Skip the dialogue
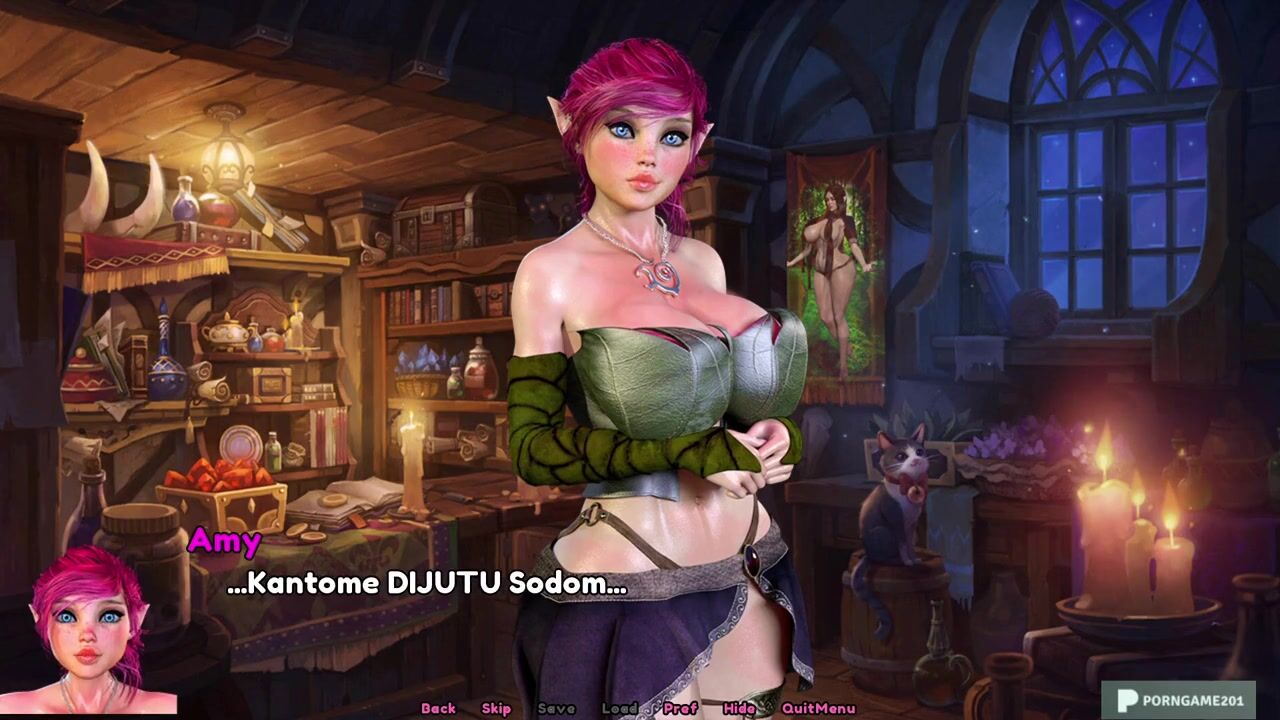Image resolution: width=1280 pixels, height=720 pixels. tap(496, 708)
